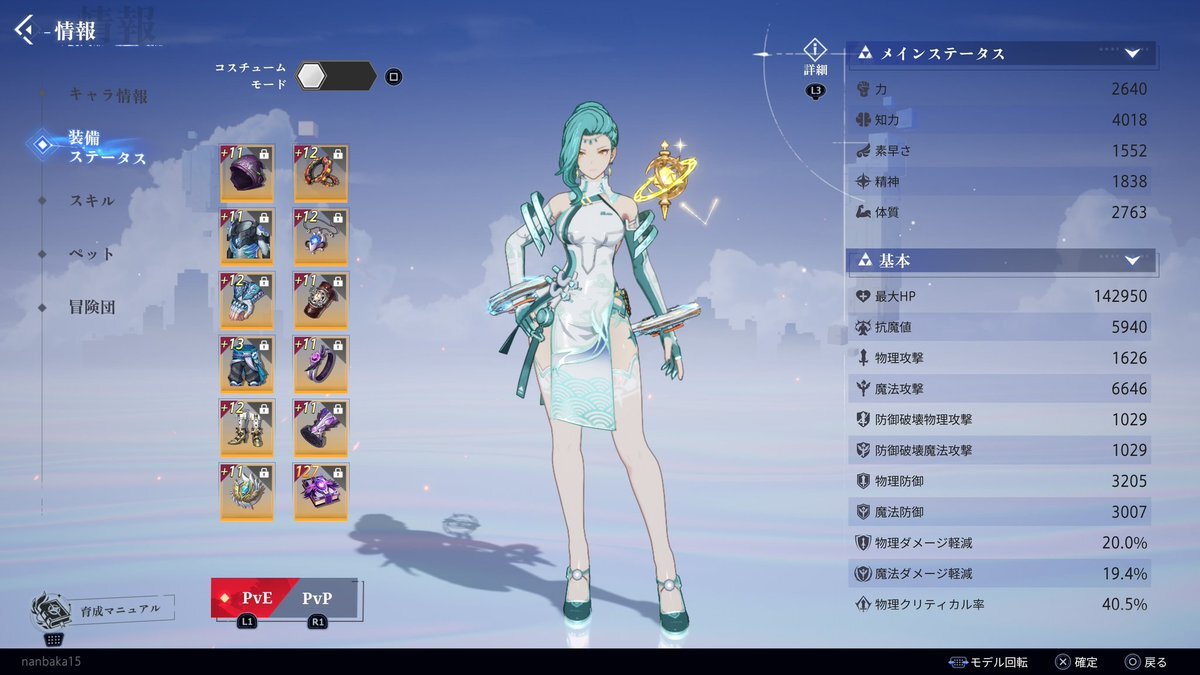Select the teal gauntlets slot
This screenshot has height=675, width=1200.
(247, 300)
